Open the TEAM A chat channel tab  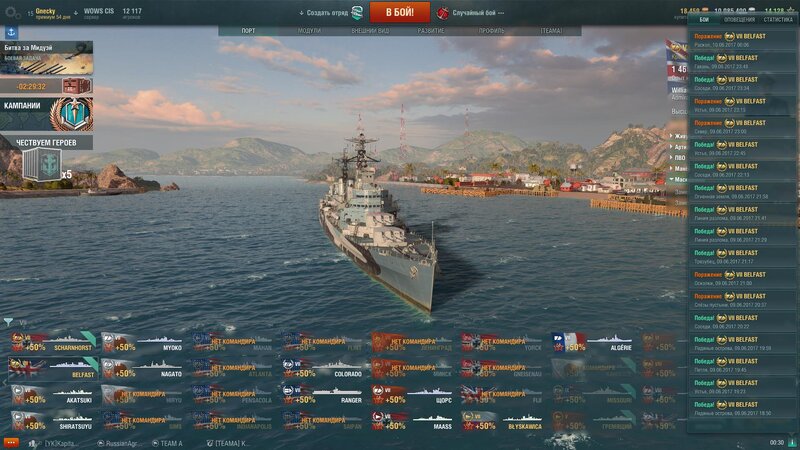[x=170, y=442]
